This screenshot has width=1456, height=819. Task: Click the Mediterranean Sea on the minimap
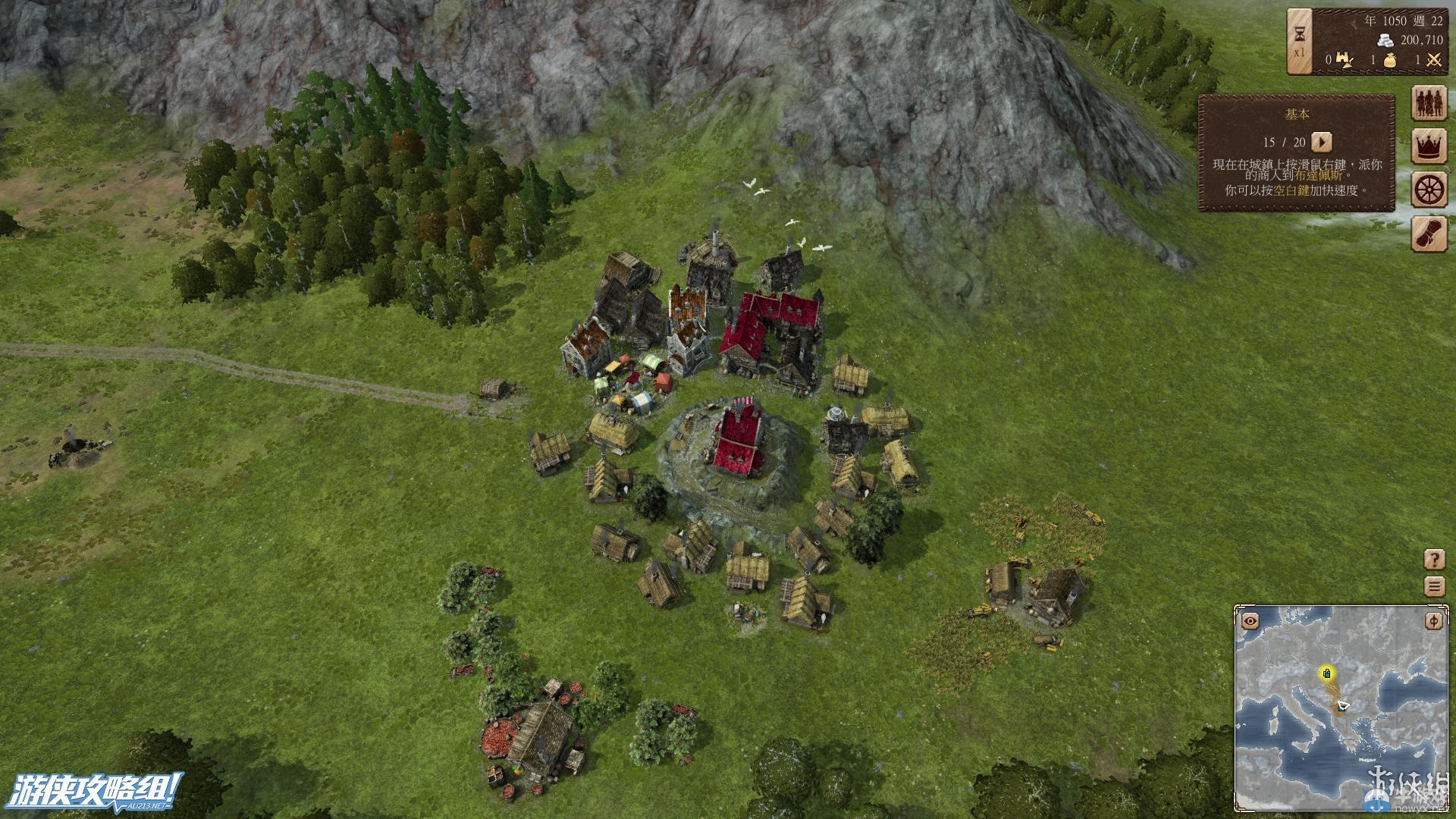pyautogui.click(x=1312, y=766)
